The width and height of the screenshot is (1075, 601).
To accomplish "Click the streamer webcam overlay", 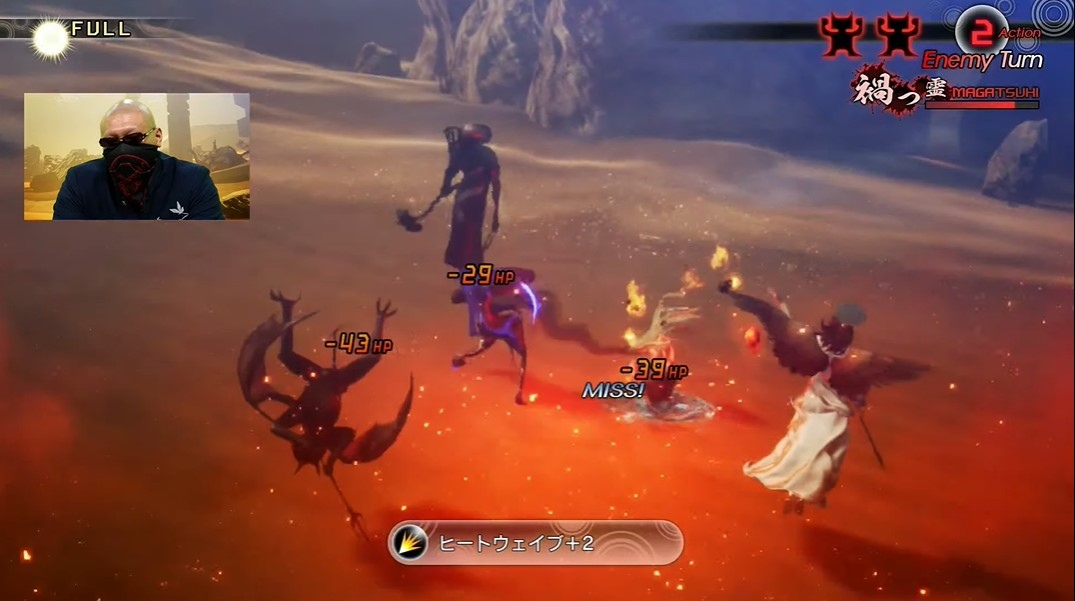I will click(x=137, y=156).
